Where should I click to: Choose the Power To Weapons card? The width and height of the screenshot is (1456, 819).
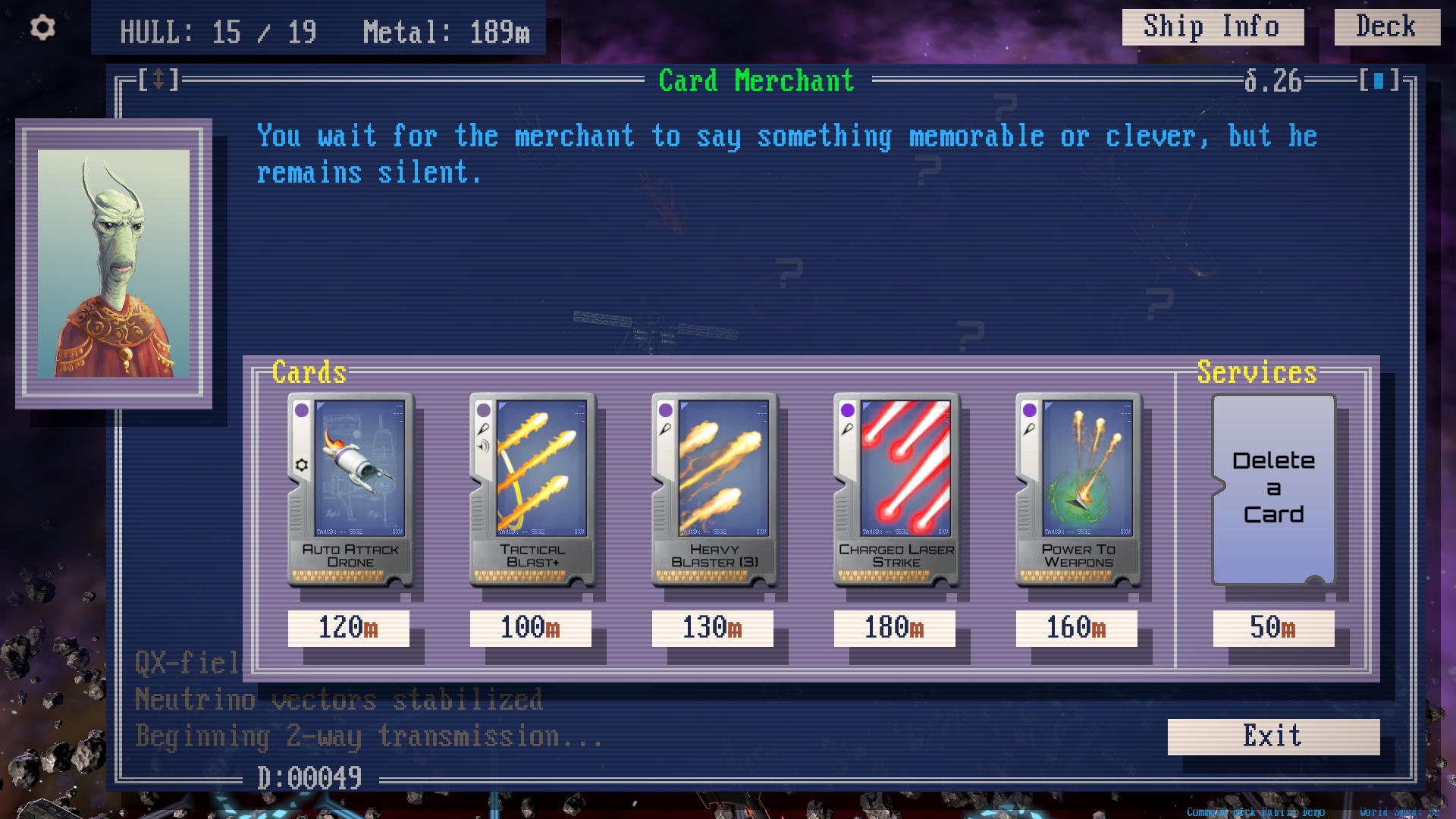tap(1078, 490)
